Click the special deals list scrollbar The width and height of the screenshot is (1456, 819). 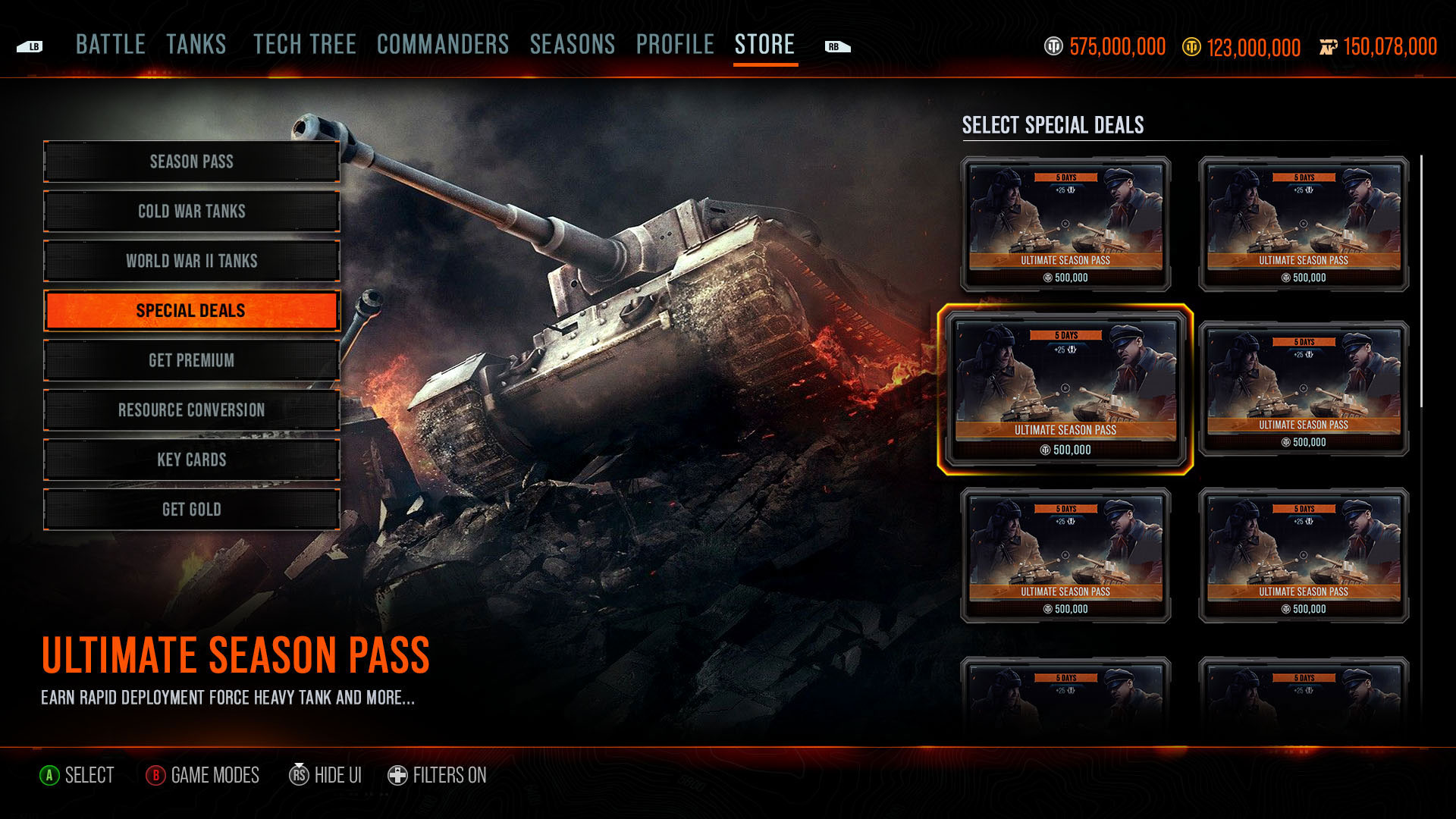[1421, 281]
